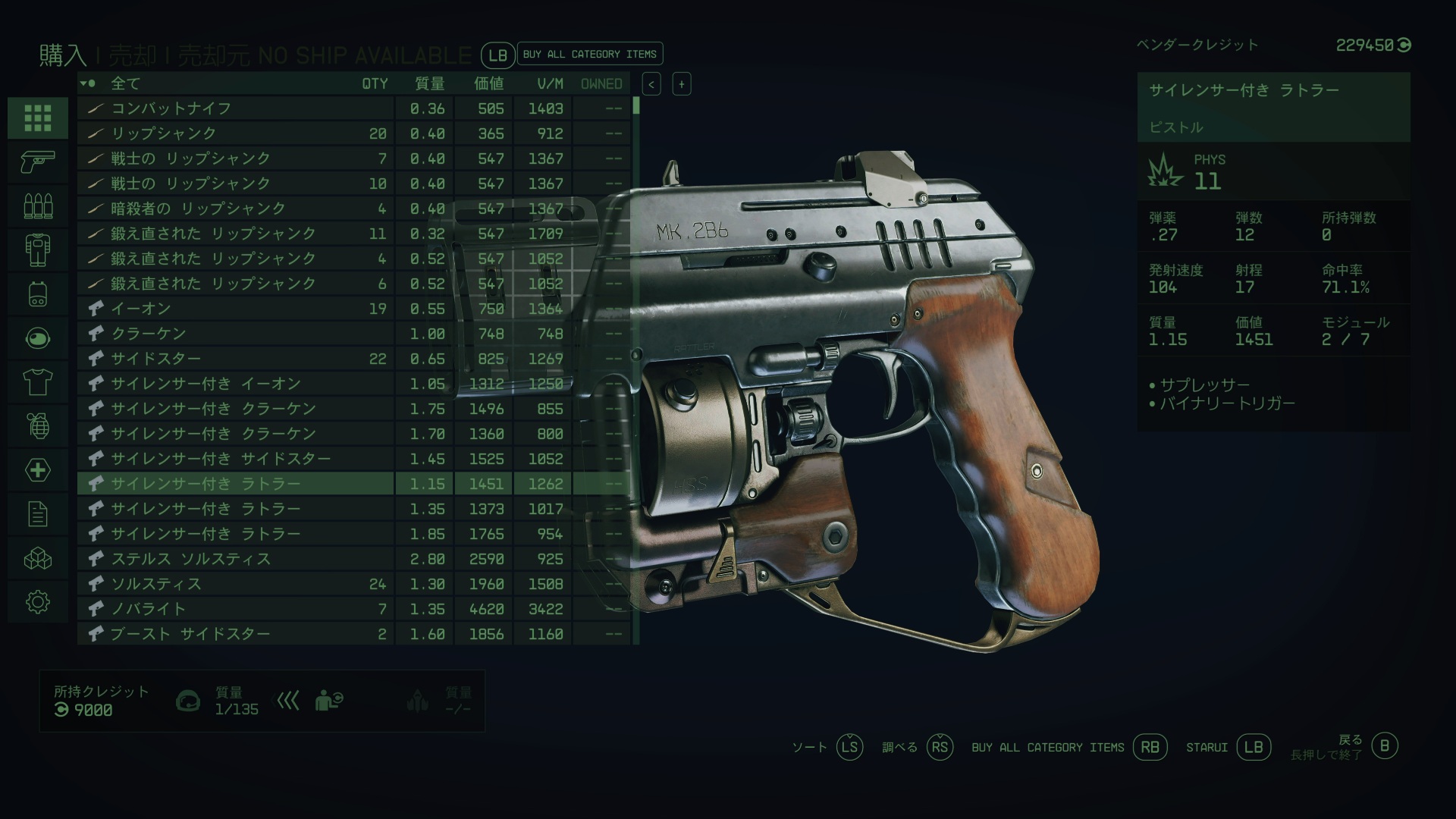
Task: Select the コンバットナイフ item row
Action: click(x=235, y=108)
